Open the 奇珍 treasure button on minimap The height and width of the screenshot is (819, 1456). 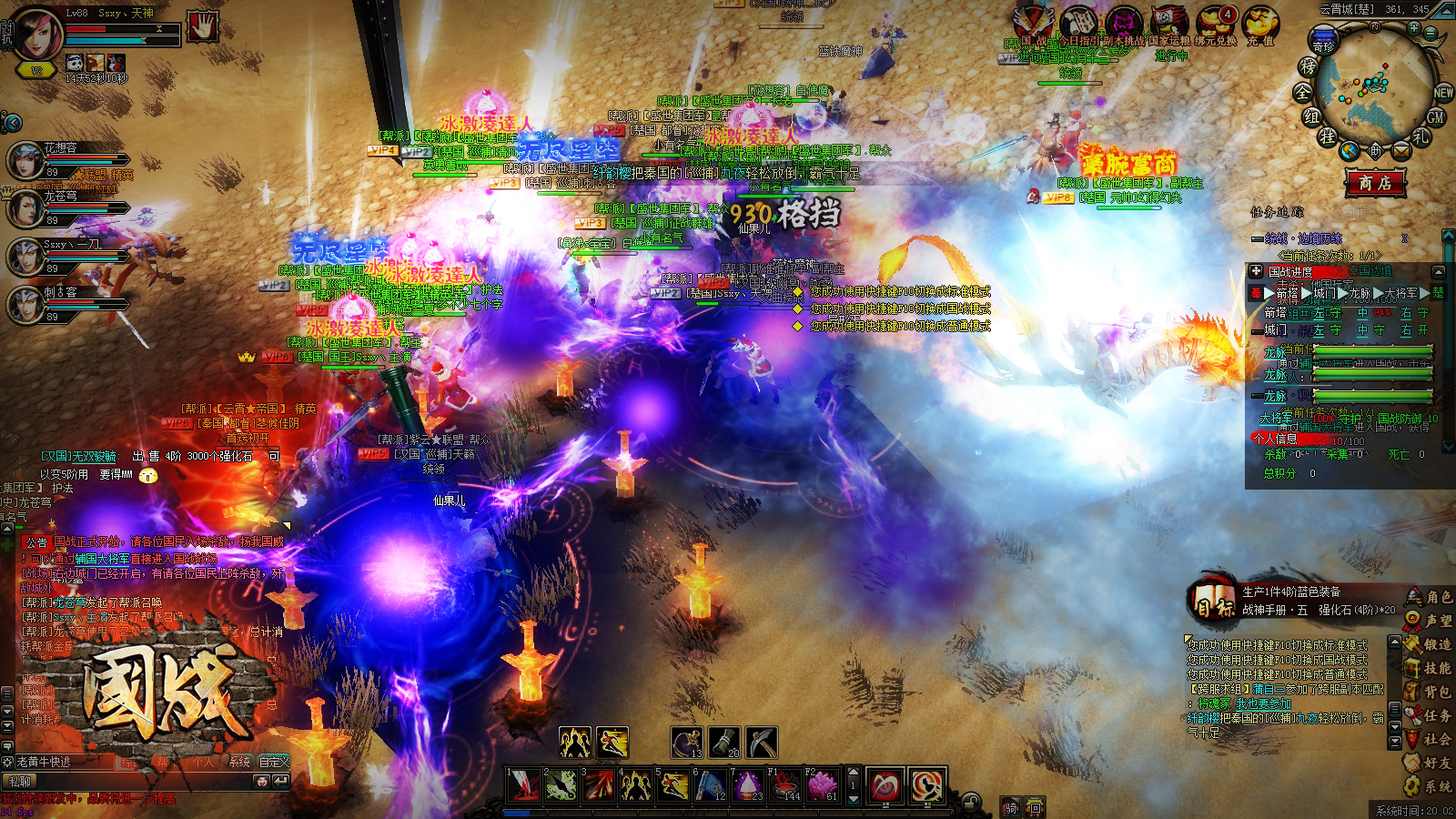click(x=1322, y=42)
